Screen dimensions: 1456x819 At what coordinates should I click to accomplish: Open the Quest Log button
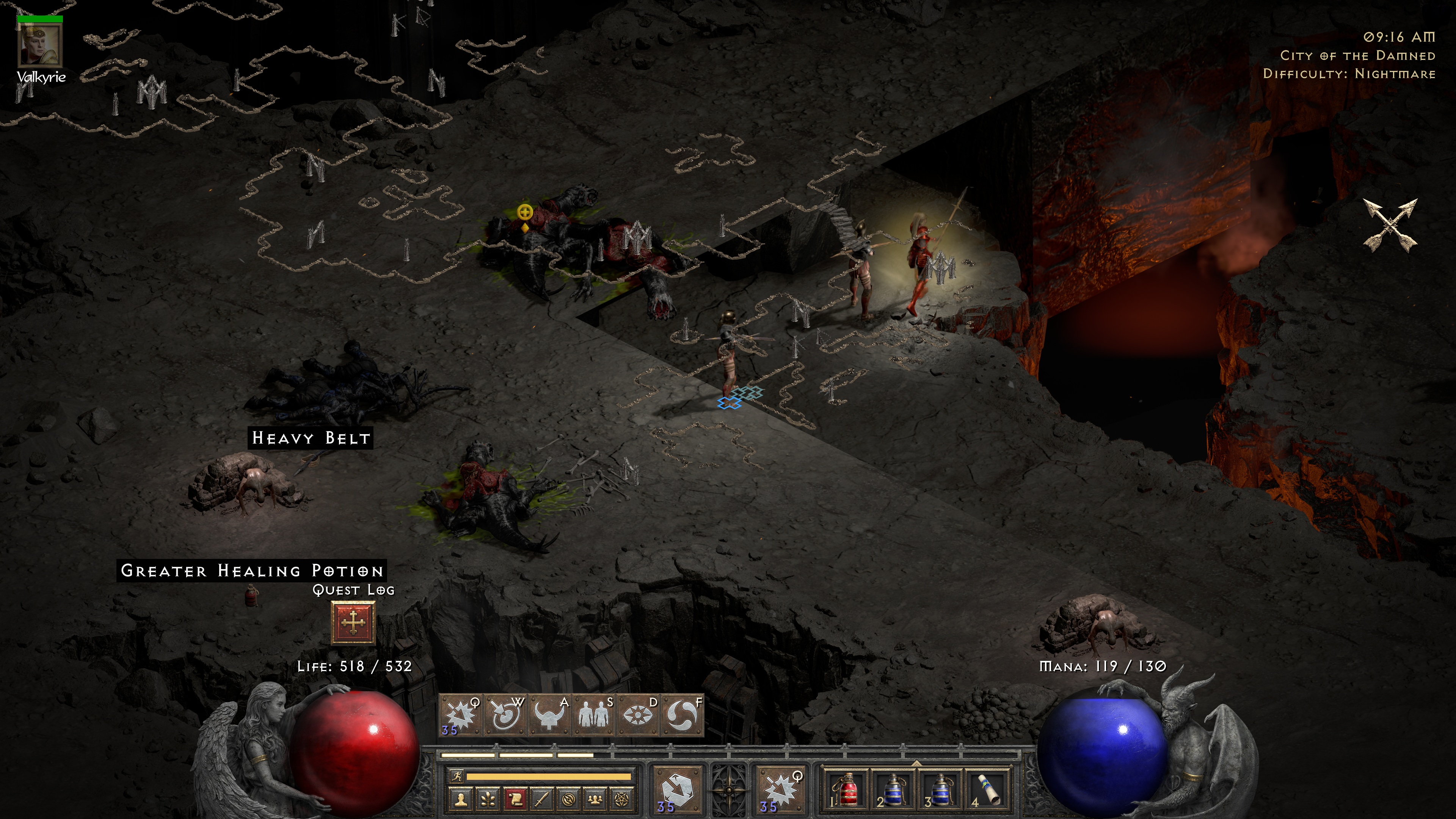(x=353, y=622)
